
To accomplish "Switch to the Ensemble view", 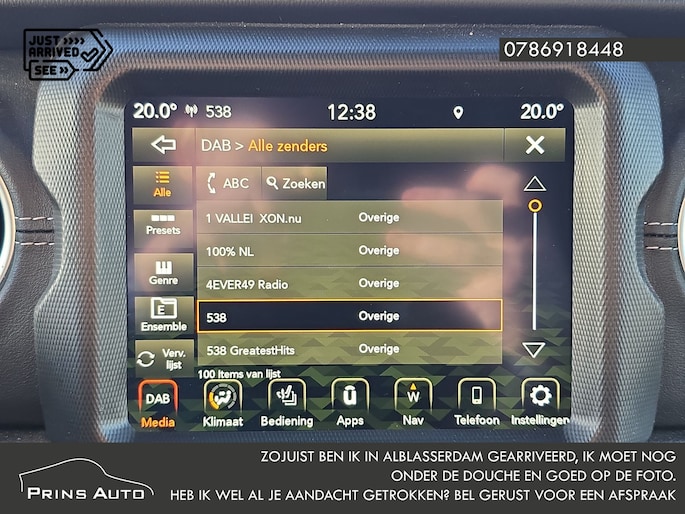I will tap(163, 316).
